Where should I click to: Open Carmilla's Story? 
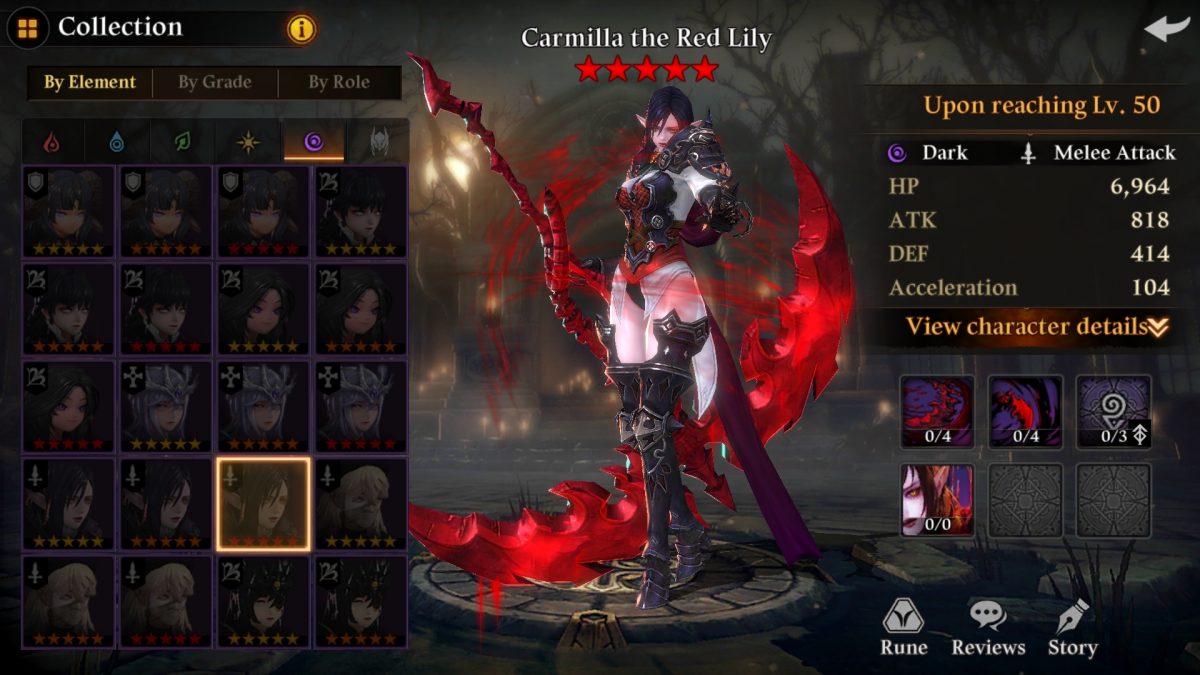point(1072,628)
